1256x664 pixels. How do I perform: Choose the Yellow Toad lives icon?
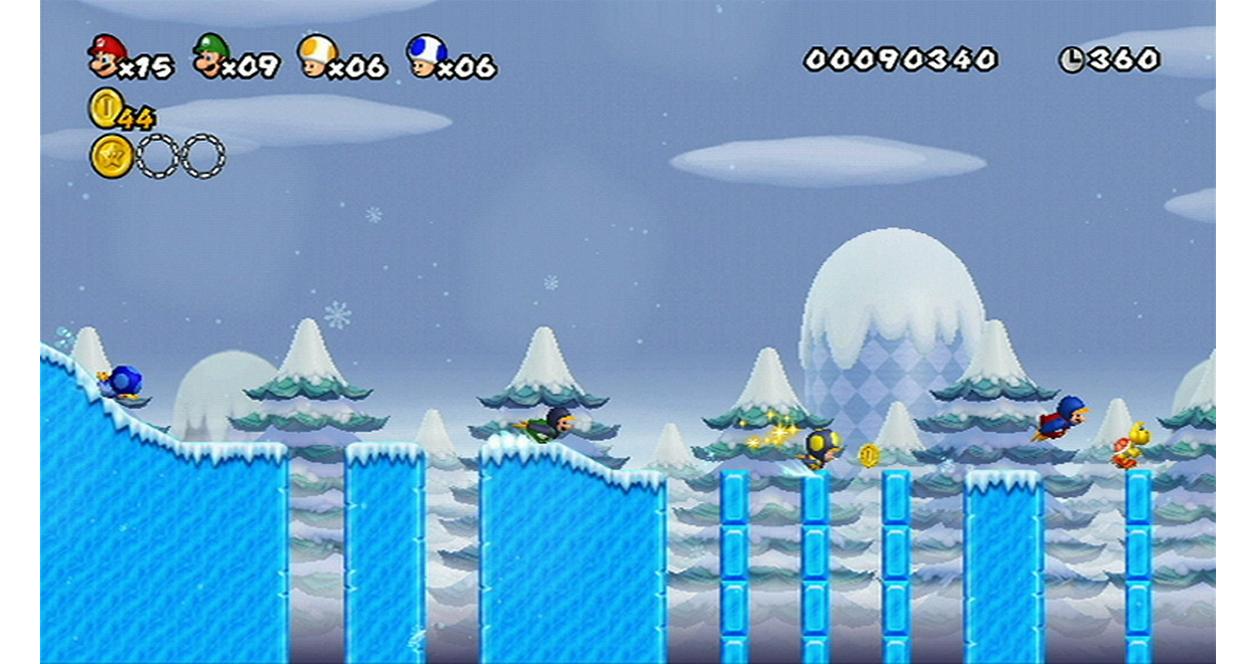(316, 56)
